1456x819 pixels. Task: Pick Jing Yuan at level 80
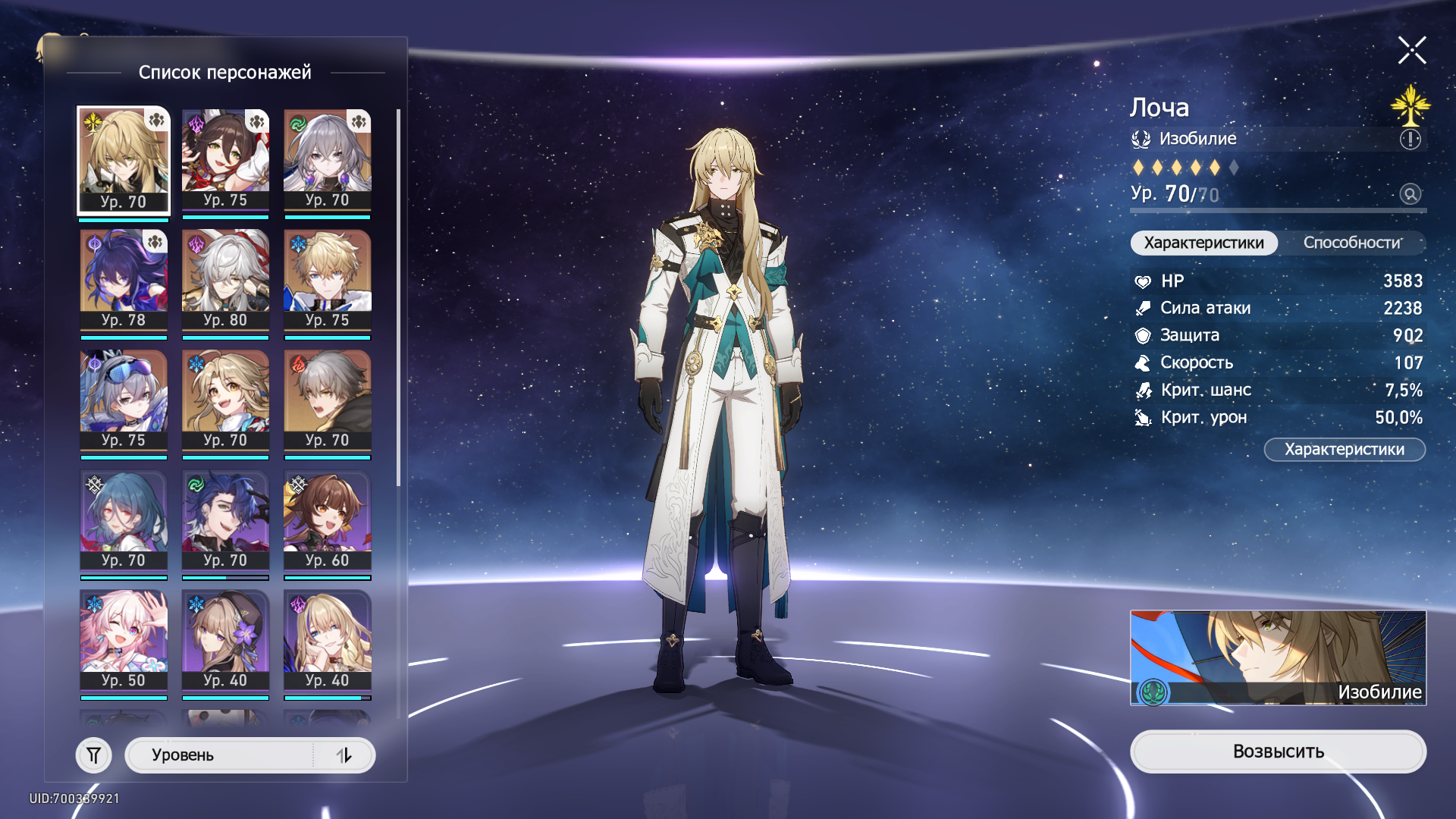tap(225, 281)
